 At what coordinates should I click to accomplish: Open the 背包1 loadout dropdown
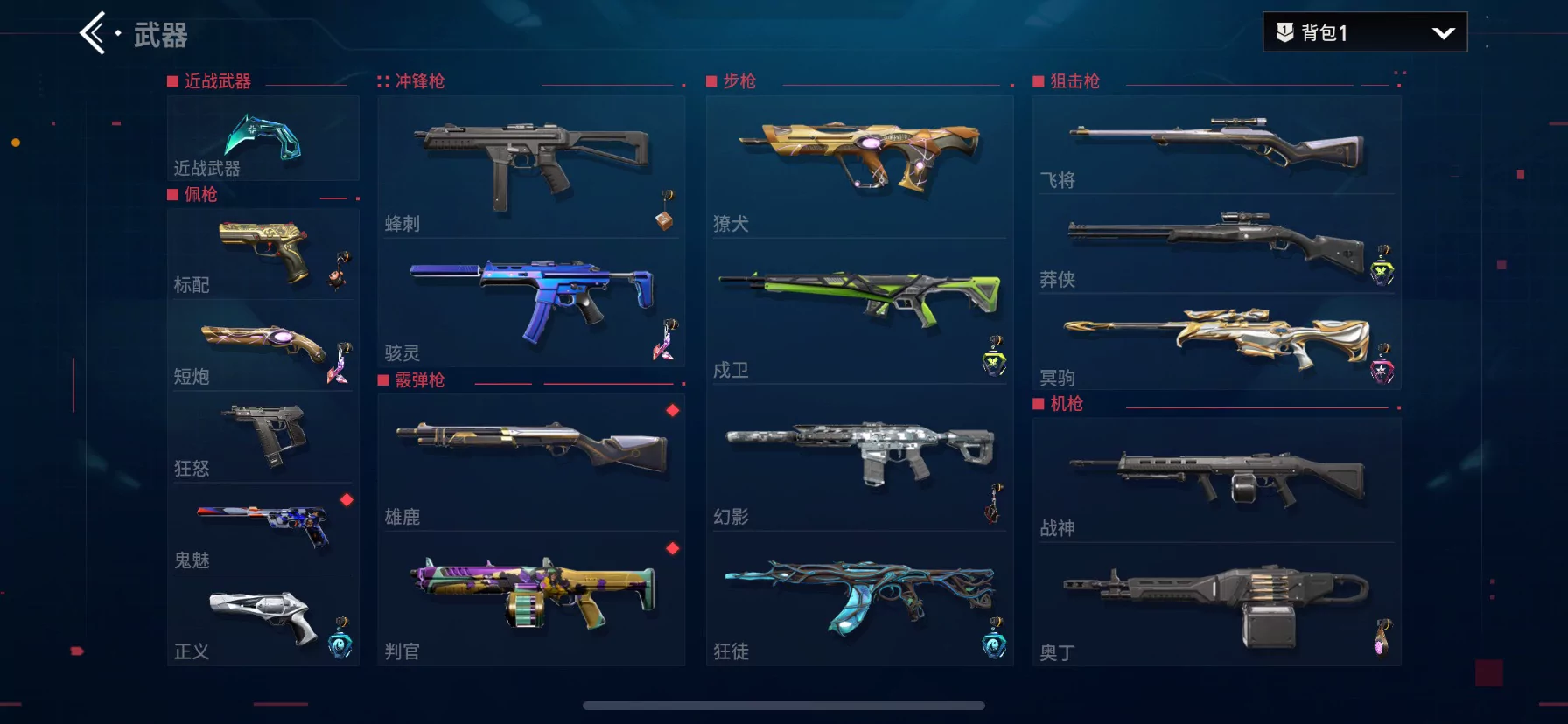click(1364, 32)
